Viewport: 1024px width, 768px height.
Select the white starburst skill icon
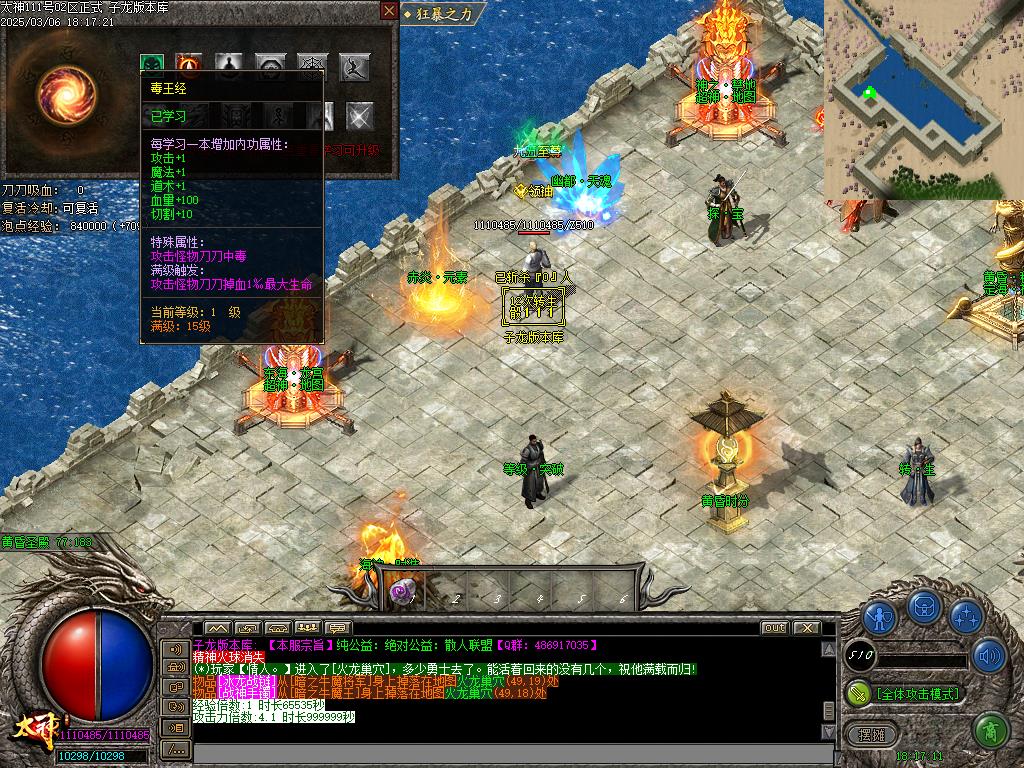coord(359,116)
